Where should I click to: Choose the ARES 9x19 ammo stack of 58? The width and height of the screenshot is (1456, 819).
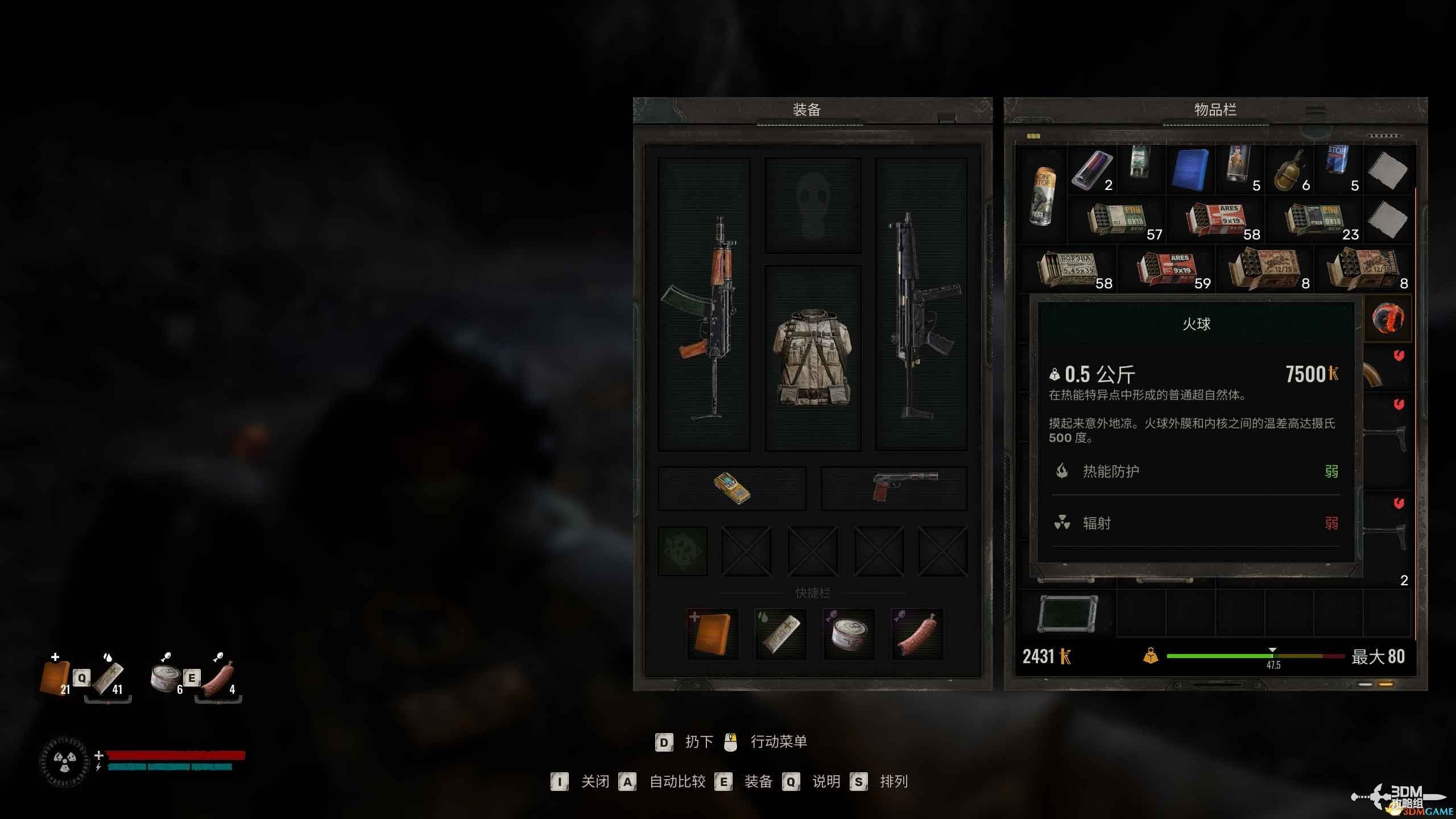point(1215,220)
